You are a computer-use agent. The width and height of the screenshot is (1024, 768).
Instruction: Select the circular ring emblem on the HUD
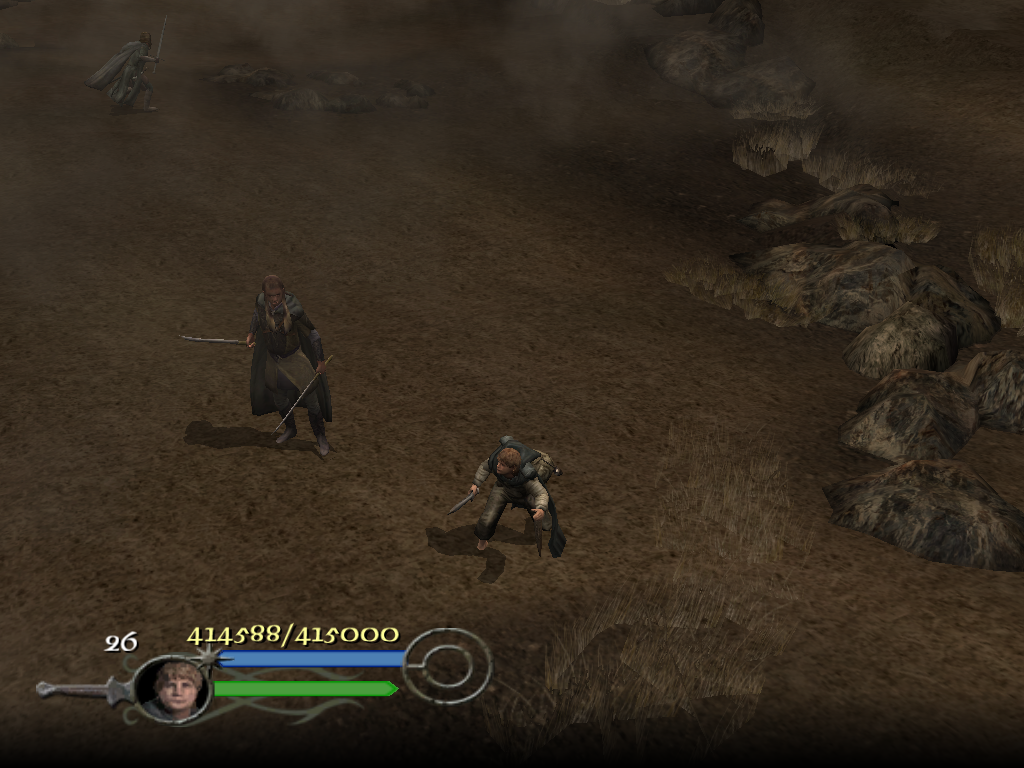pyautogui.click(x=448, y=664)
